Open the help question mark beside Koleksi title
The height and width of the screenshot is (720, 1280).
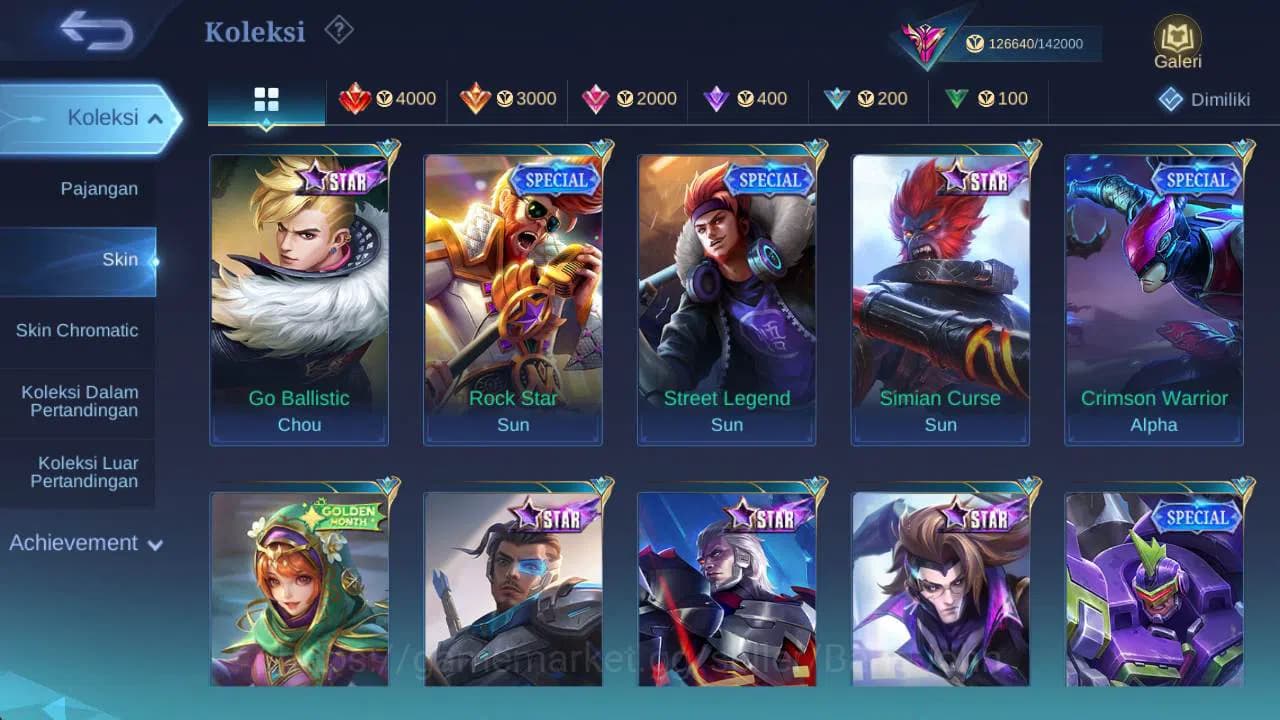(x=338, y=31)
